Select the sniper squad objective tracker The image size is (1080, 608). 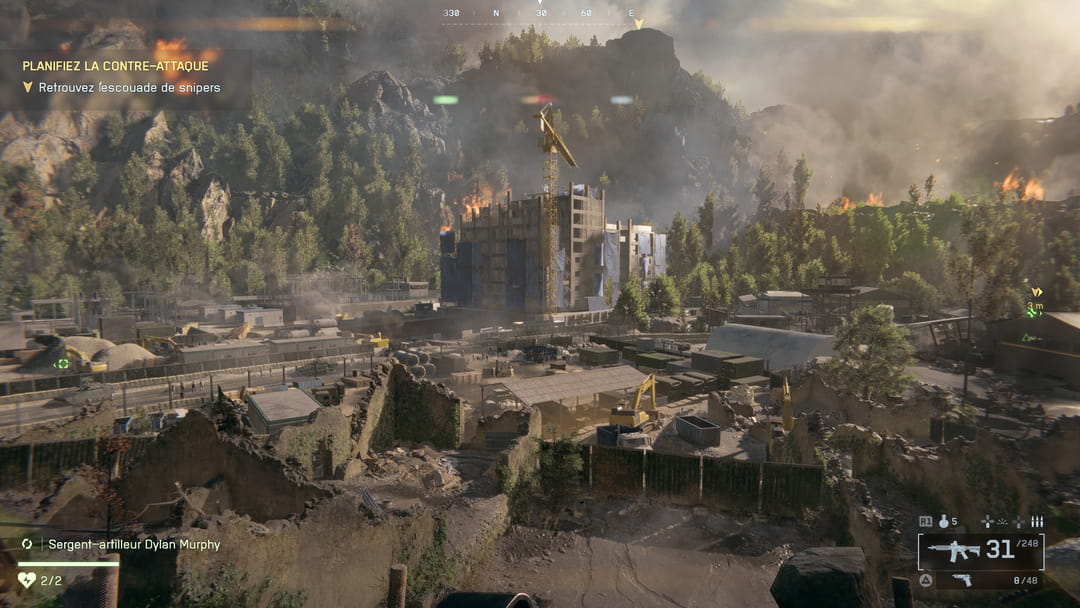pyautogui.click(x=129, y=88)
